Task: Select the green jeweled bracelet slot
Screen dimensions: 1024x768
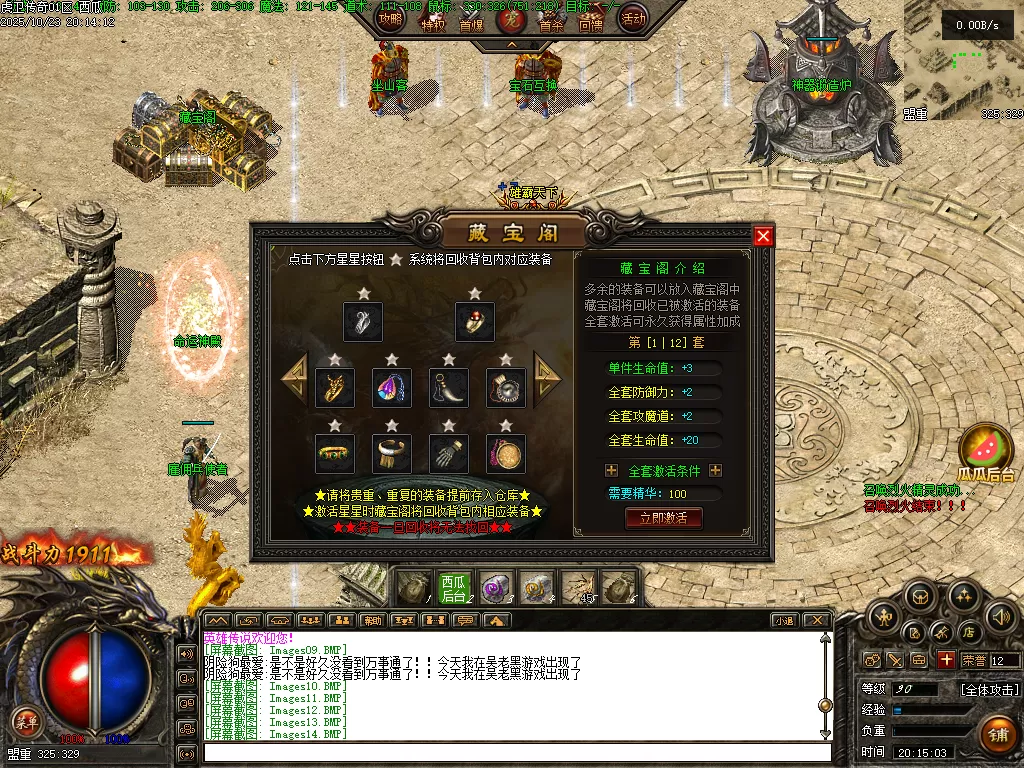Action: point(334,453)
